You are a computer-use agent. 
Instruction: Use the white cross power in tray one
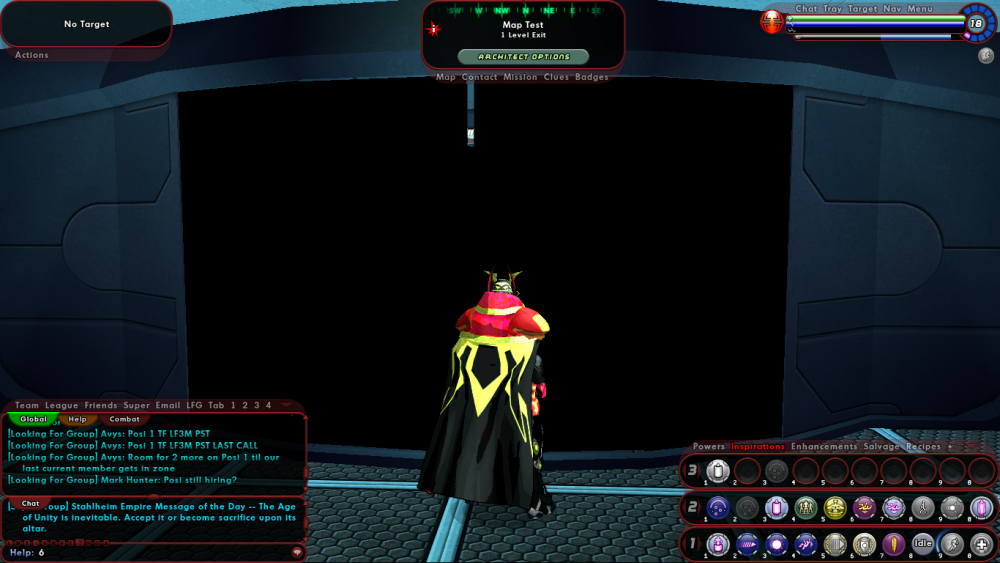982,544
